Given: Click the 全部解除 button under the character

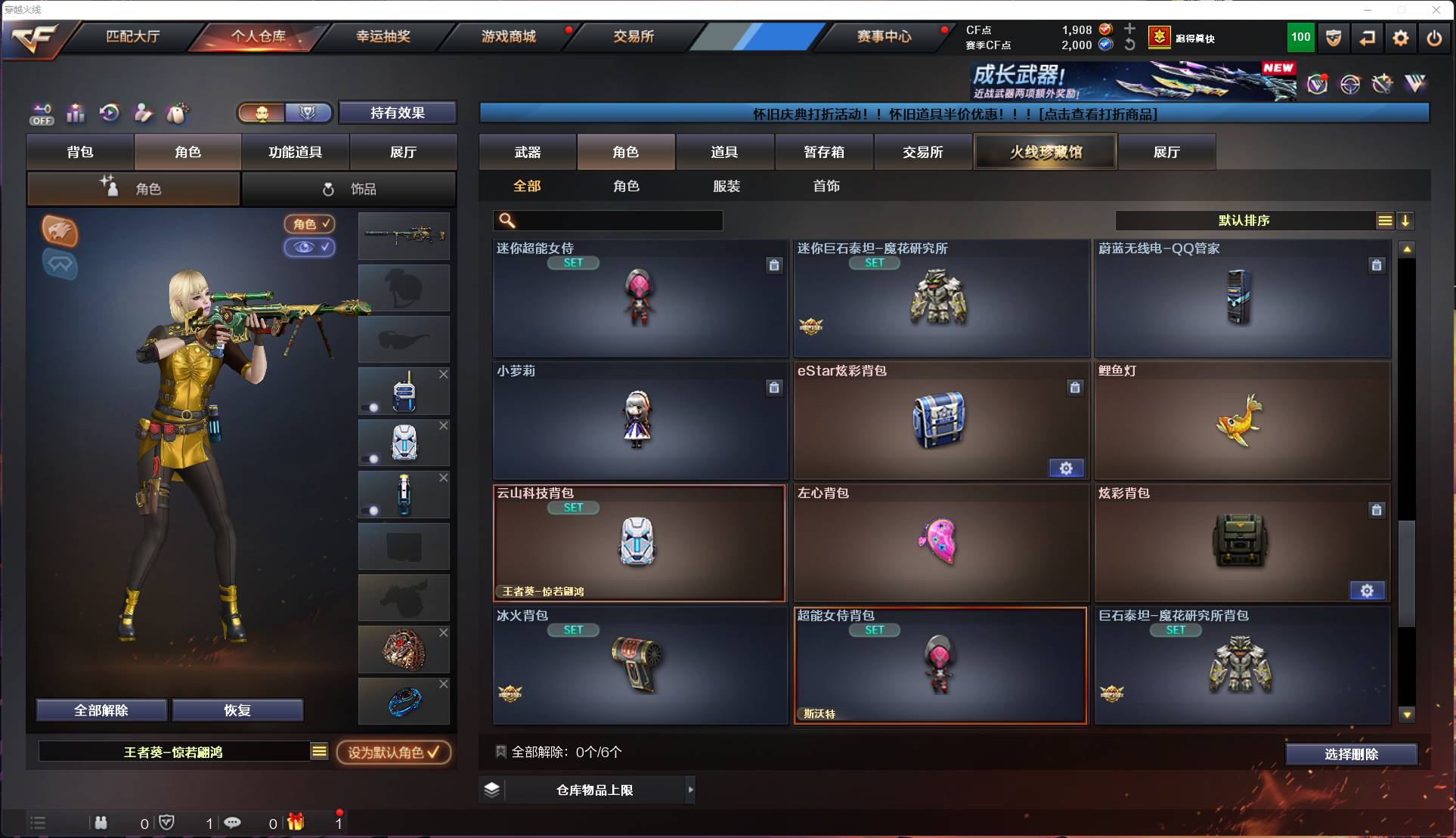Looking at the screenshot, I should click(x=102, y=710).
